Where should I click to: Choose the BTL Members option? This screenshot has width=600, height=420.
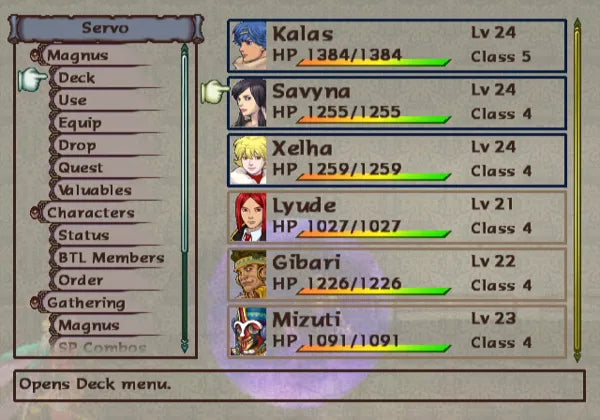pos(110,258)
